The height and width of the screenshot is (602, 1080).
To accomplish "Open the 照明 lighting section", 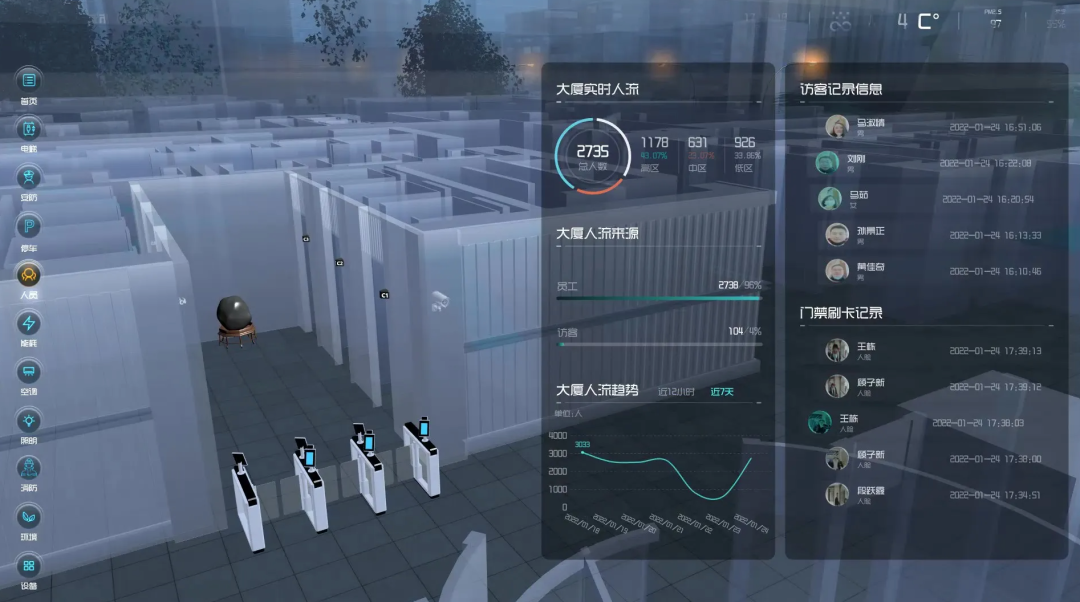I will pyautogui.click(x=29, y=420).
